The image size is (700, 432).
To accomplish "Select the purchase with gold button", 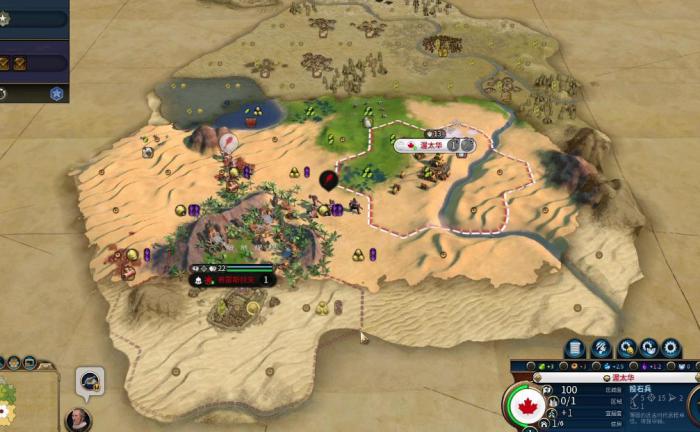I will [x=651, y=348].
